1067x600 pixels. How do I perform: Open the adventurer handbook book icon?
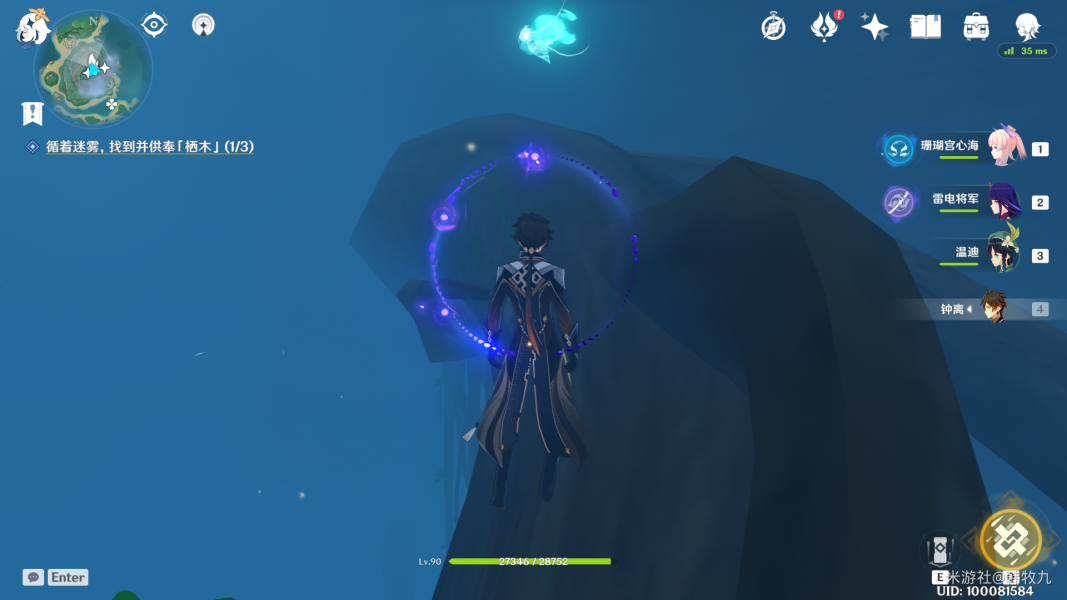[925, 27]
